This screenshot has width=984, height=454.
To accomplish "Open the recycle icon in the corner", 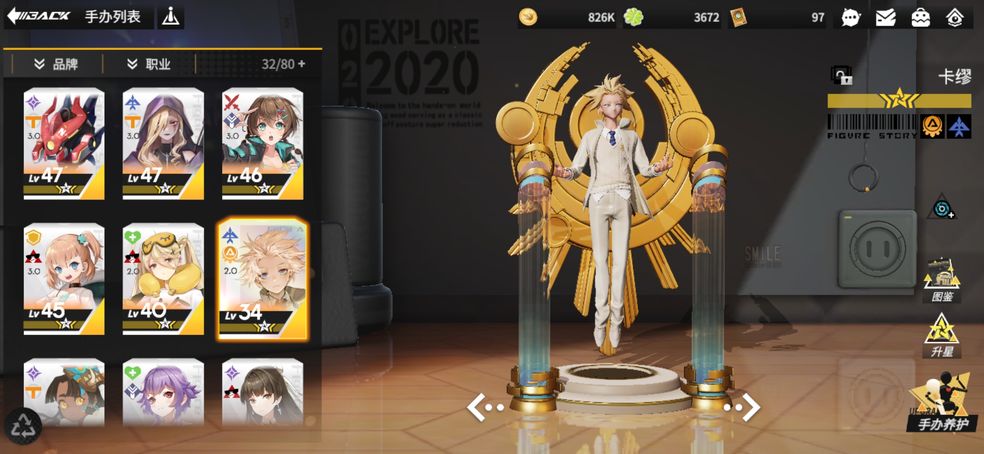I will point(22,426).
